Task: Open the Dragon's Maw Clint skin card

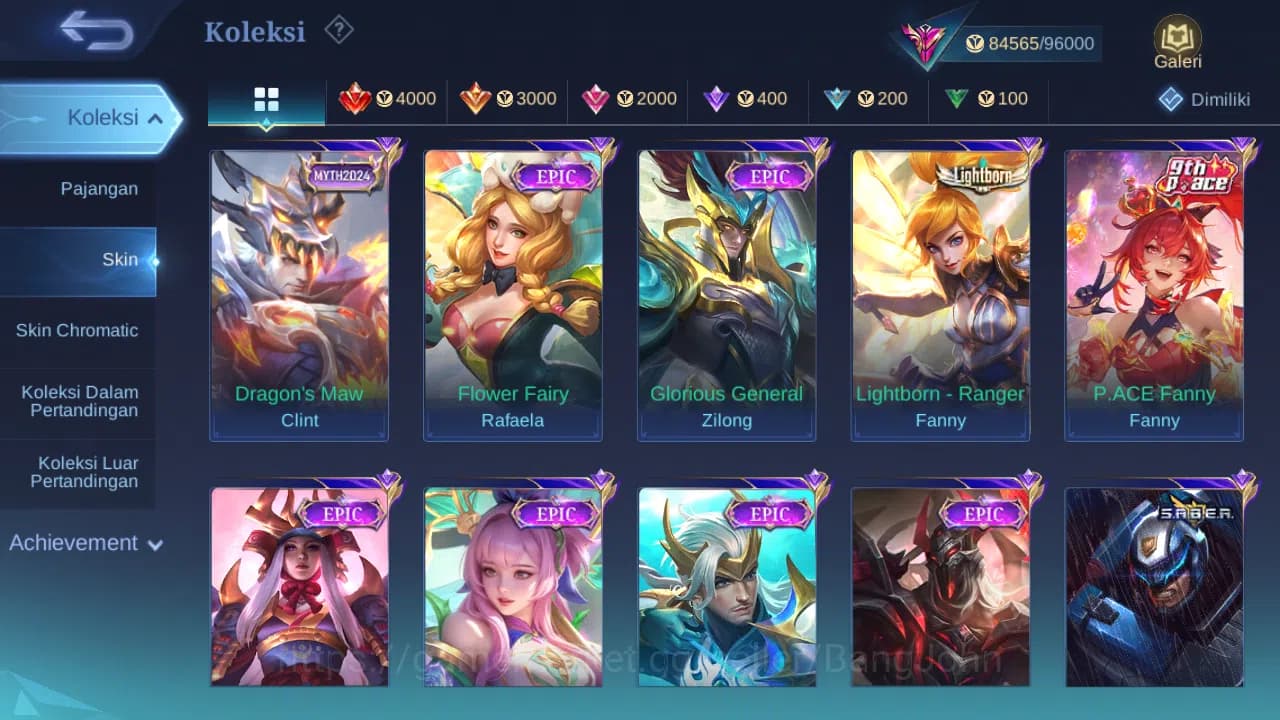Action: (299, 290)
